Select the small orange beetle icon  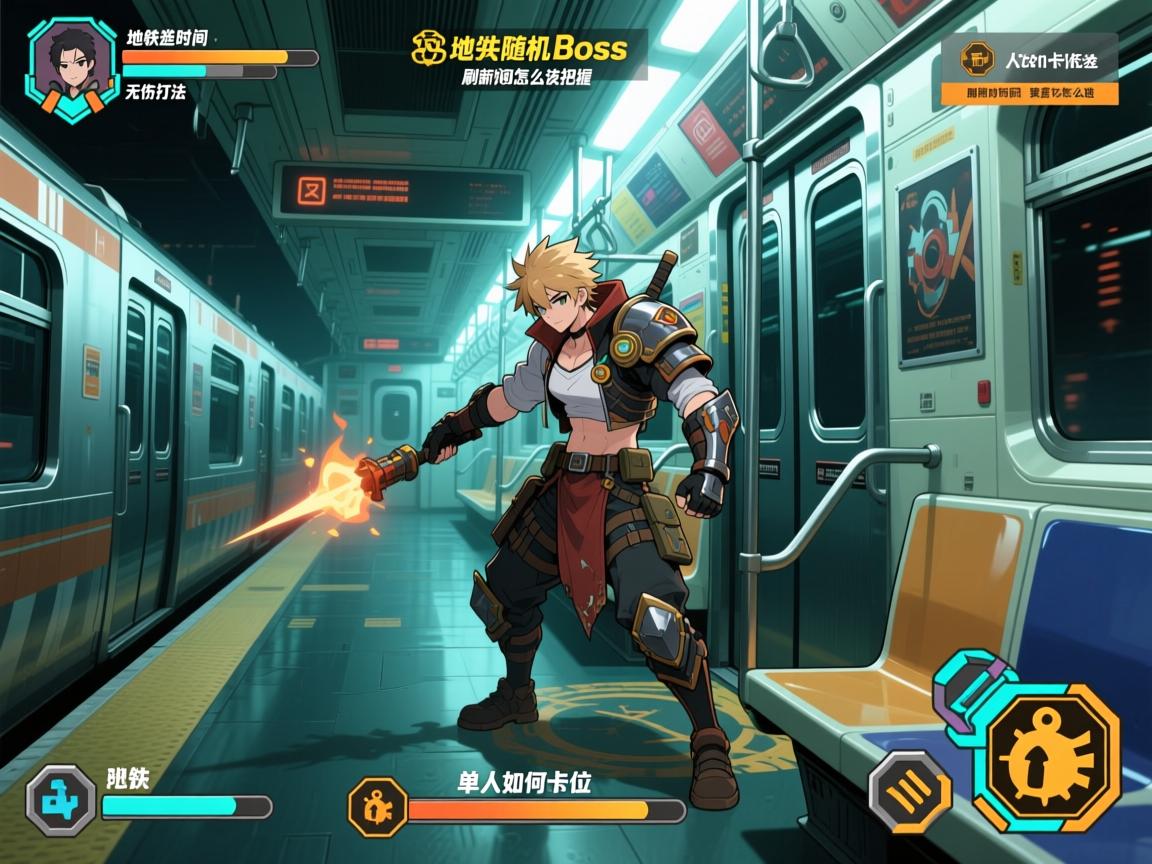click(x=378, y=806)
